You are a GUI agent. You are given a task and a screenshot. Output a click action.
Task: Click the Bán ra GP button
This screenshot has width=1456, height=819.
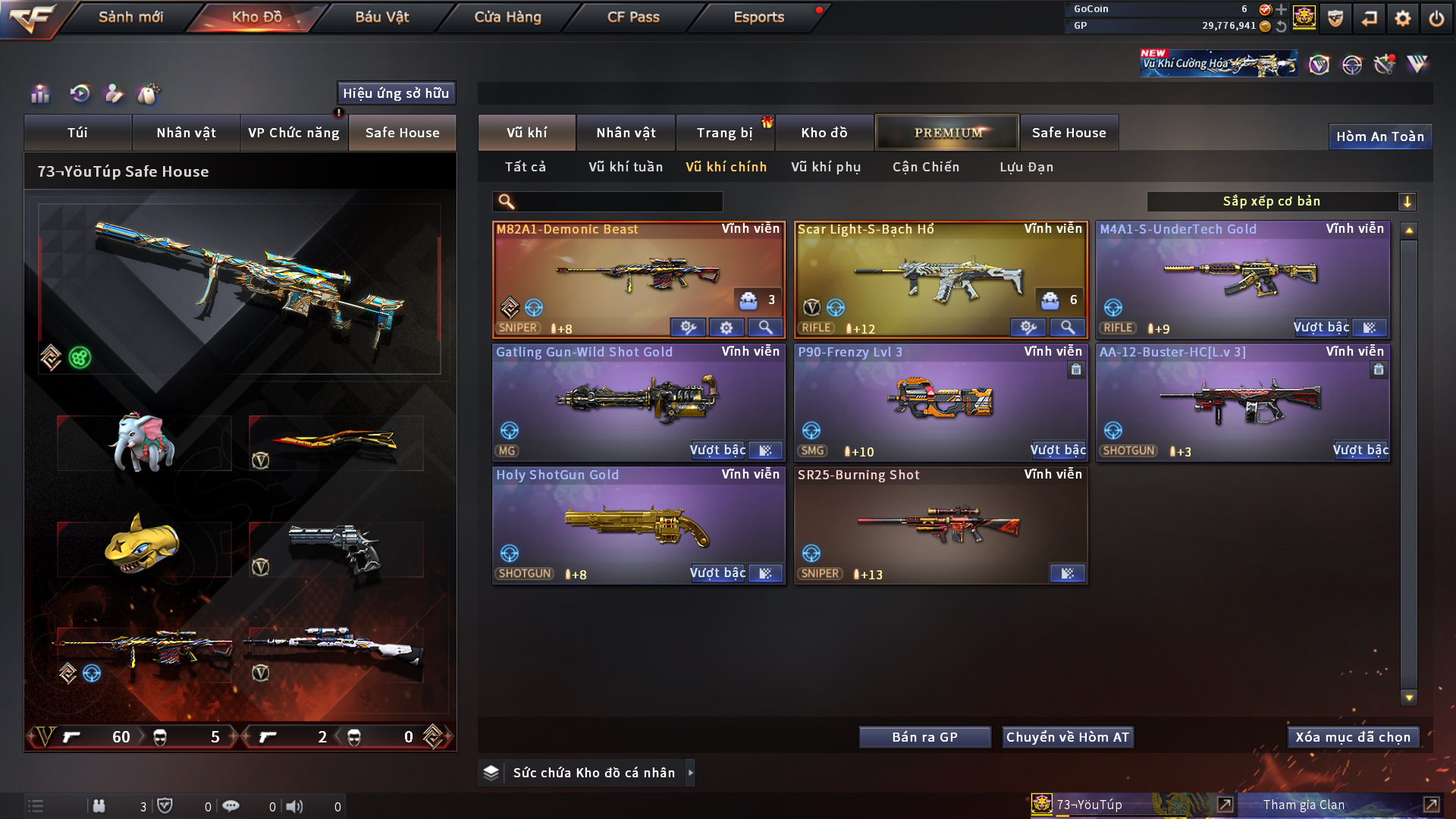(924, 737)
